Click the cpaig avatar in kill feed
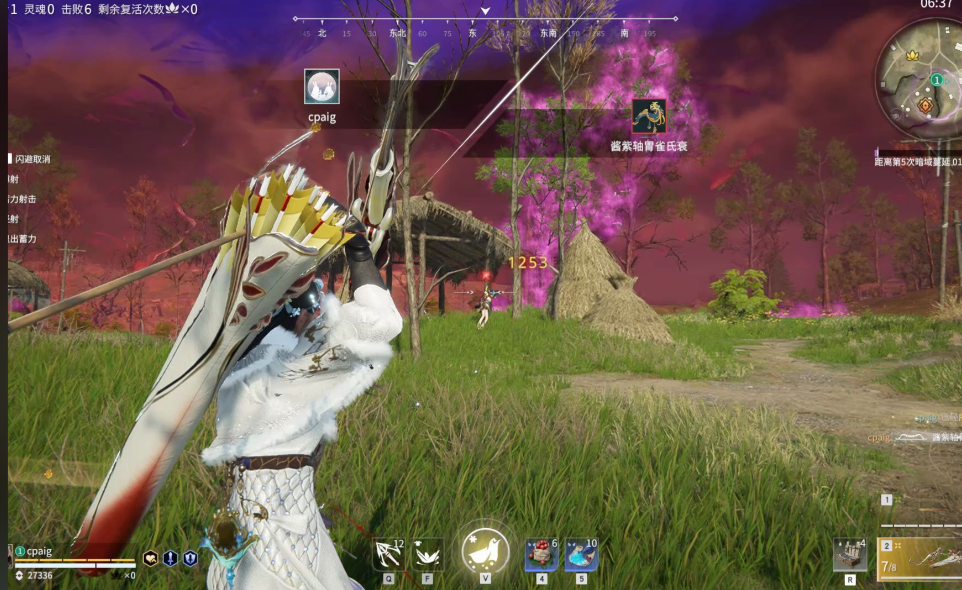 pyautogui.click(x=321, y=87)
